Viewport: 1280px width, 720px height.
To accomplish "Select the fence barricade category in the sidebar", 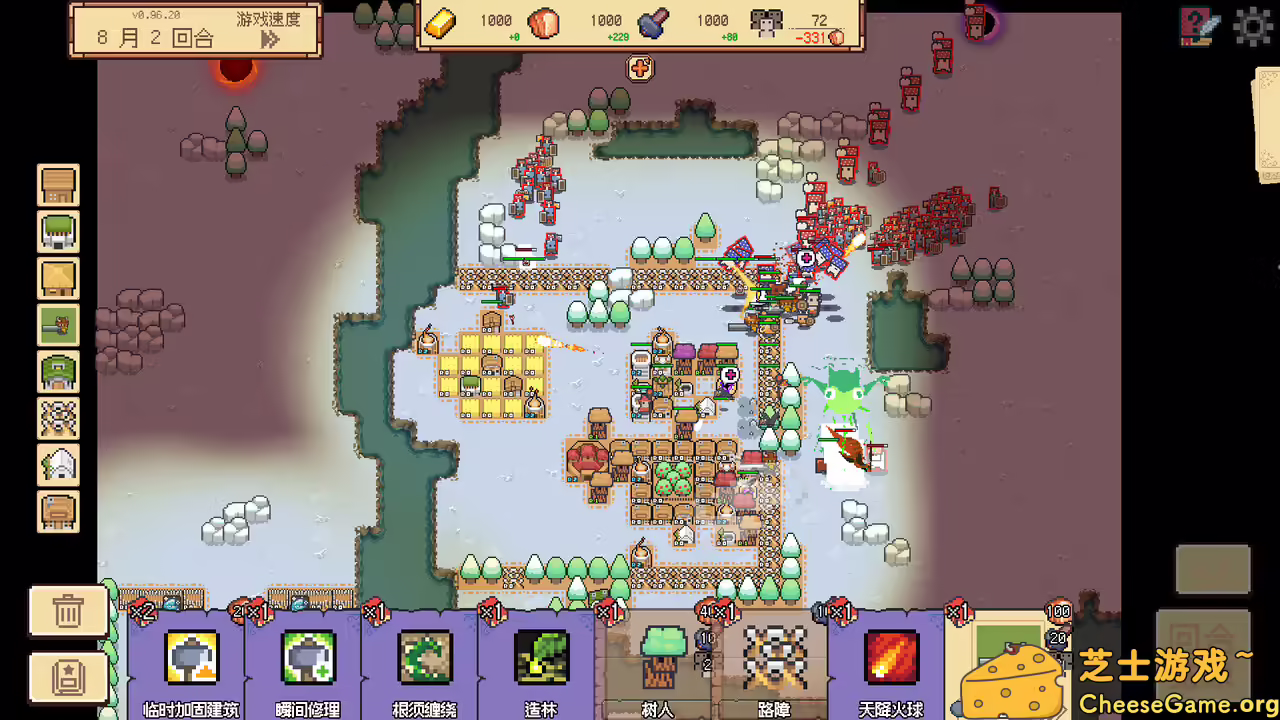I will (x=58, y=419).
